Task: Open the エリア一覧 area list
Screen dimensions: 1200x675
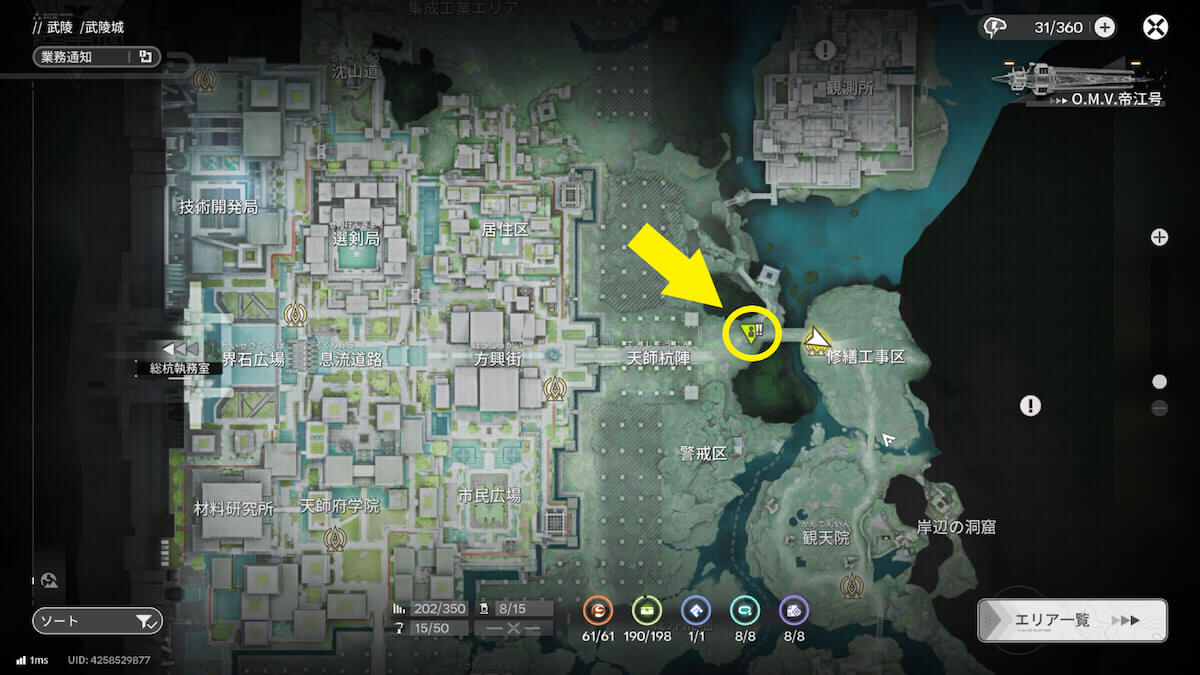Action: pyautogui.click(x=1072, y=620)
